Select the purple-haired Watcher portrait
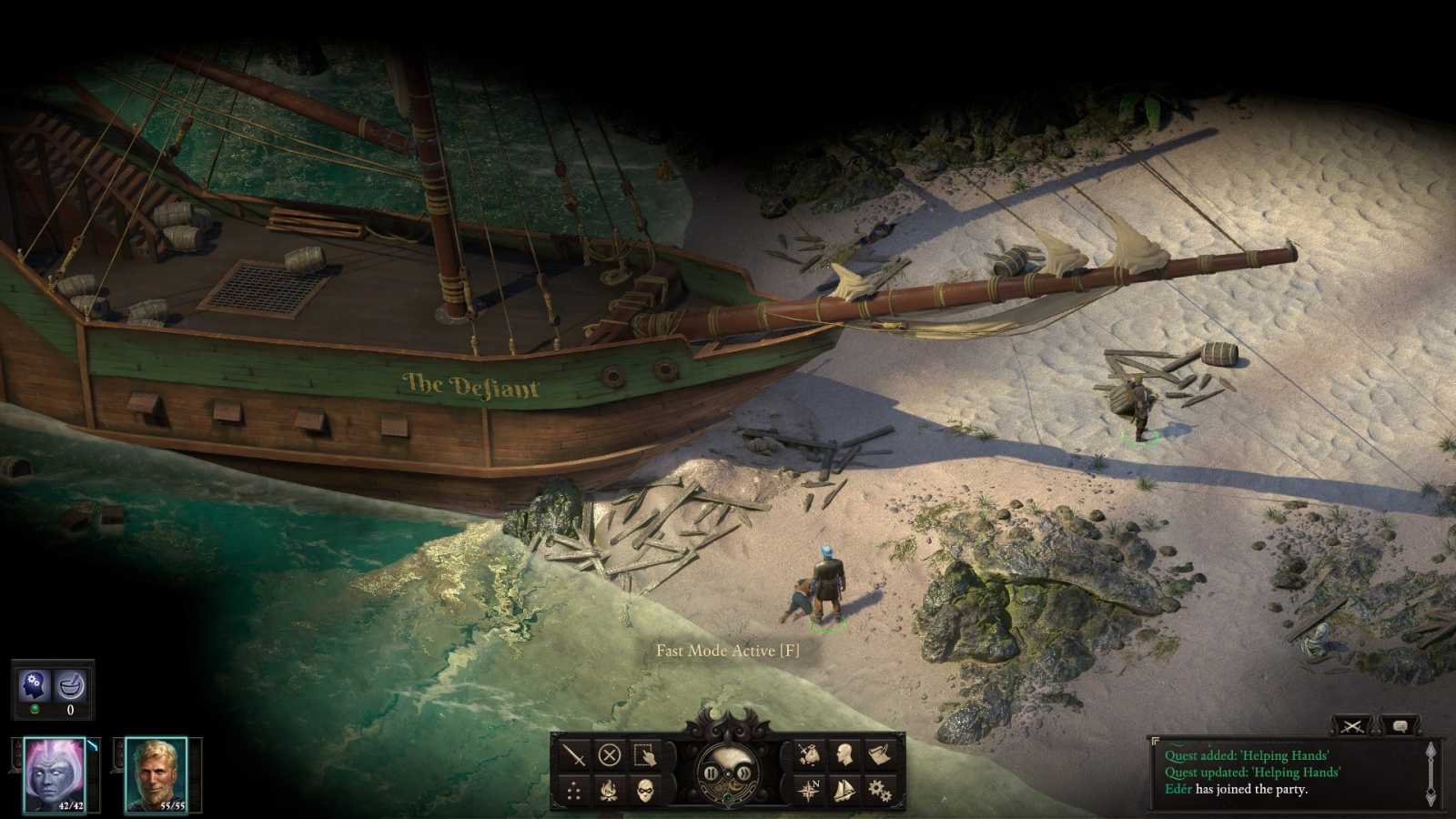This screenshot has height=819, width=1456. [54, 775]
